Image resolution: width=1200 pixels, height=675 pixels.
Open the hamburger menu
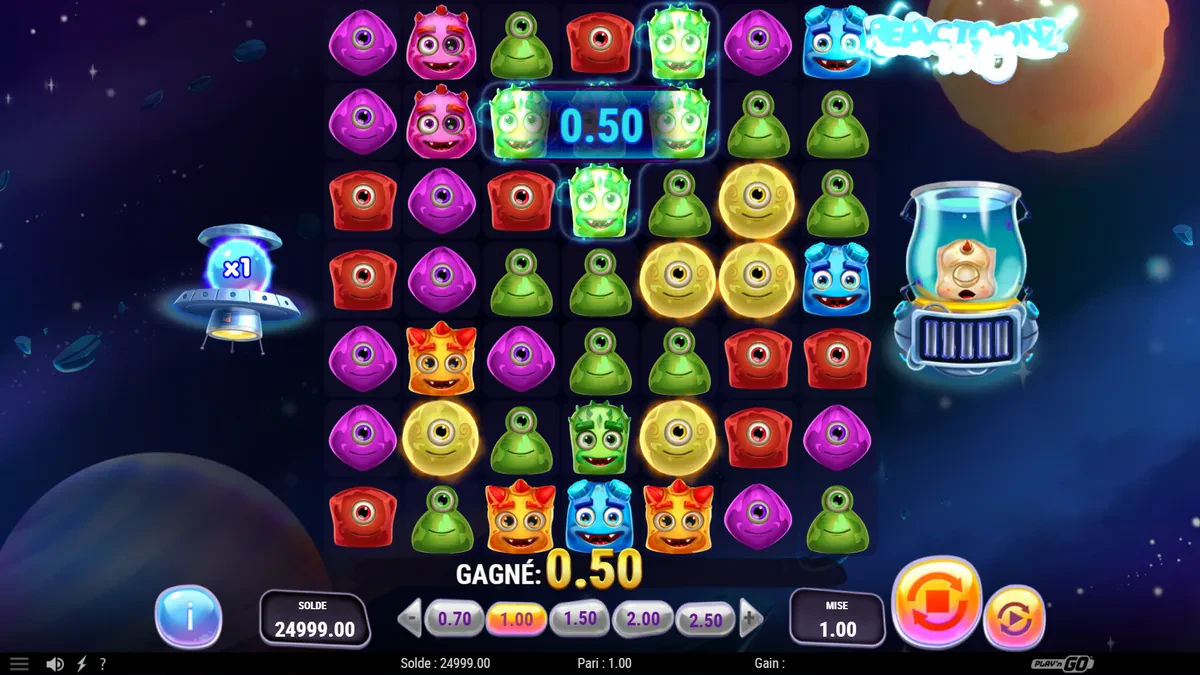point(19,664)
